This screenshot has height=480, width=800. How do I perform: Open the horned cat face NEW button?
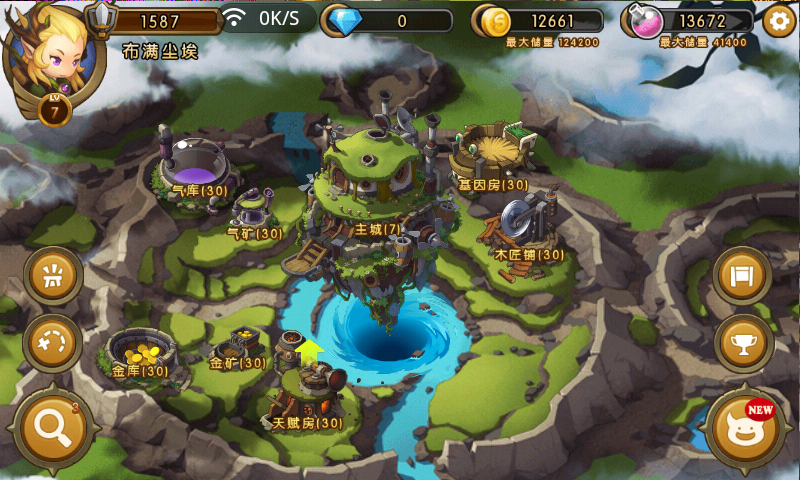click(745, 432)
